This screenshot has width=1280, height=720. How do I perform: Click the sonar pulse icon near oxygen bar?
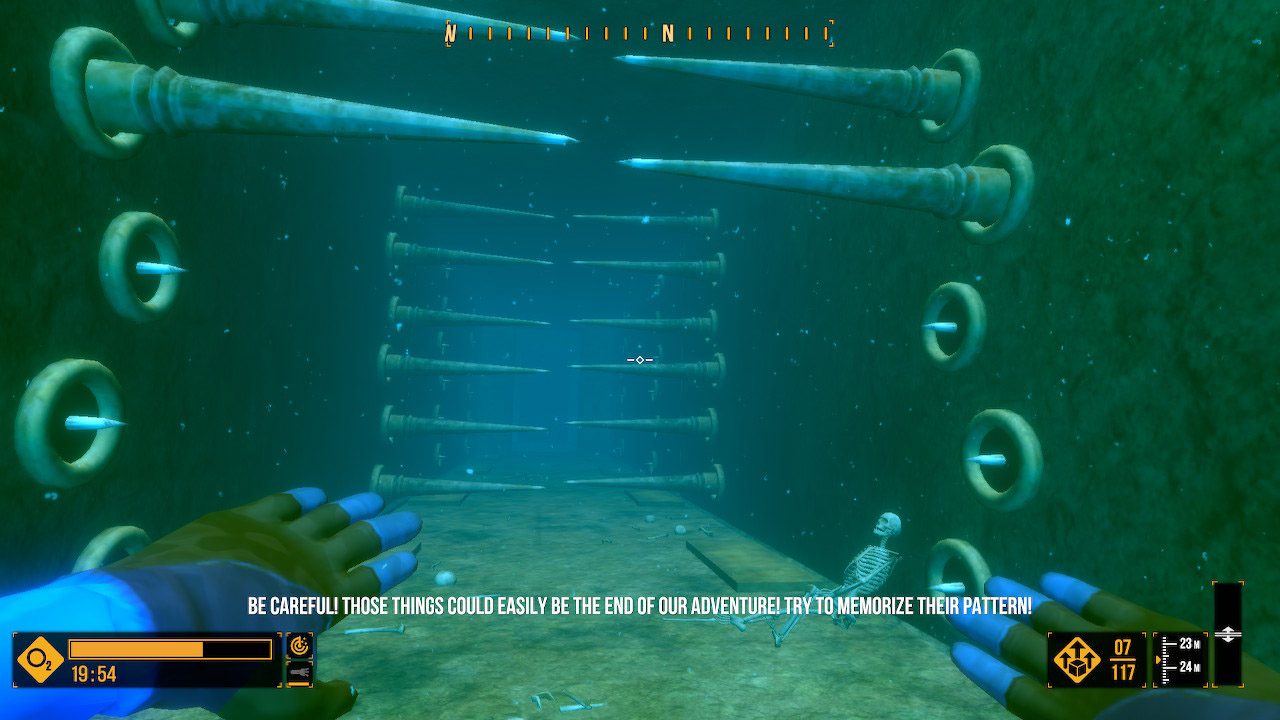click(299, 645)
